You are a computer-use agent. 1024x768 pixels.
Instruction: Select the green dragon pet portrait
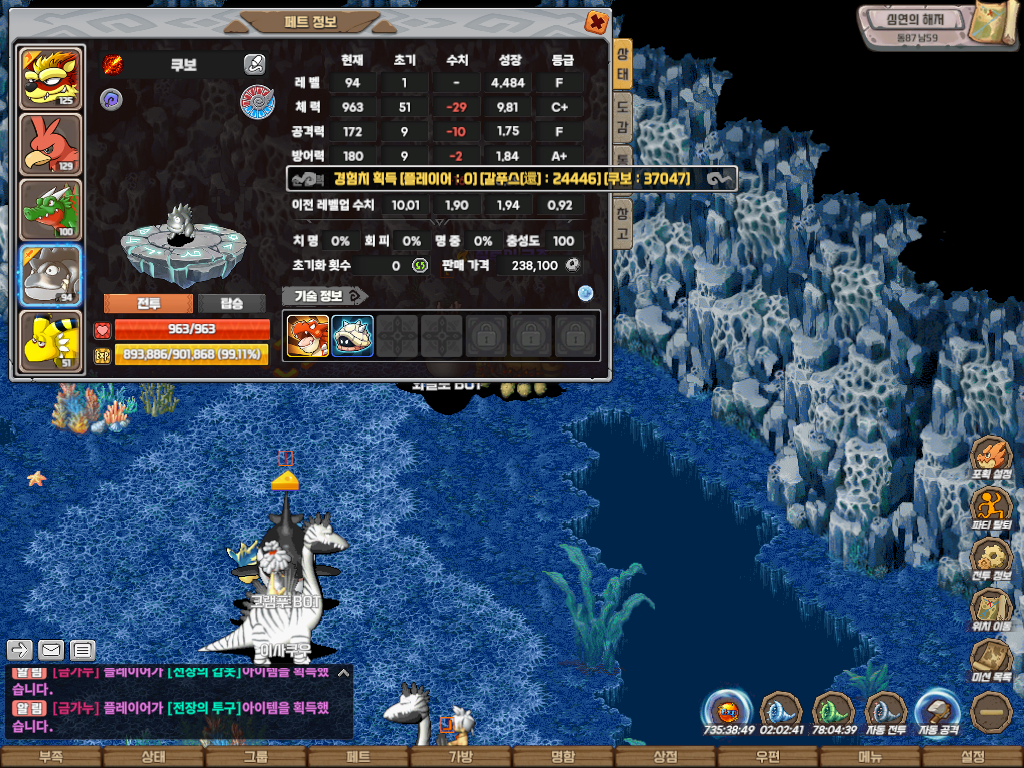click(50, 210)
